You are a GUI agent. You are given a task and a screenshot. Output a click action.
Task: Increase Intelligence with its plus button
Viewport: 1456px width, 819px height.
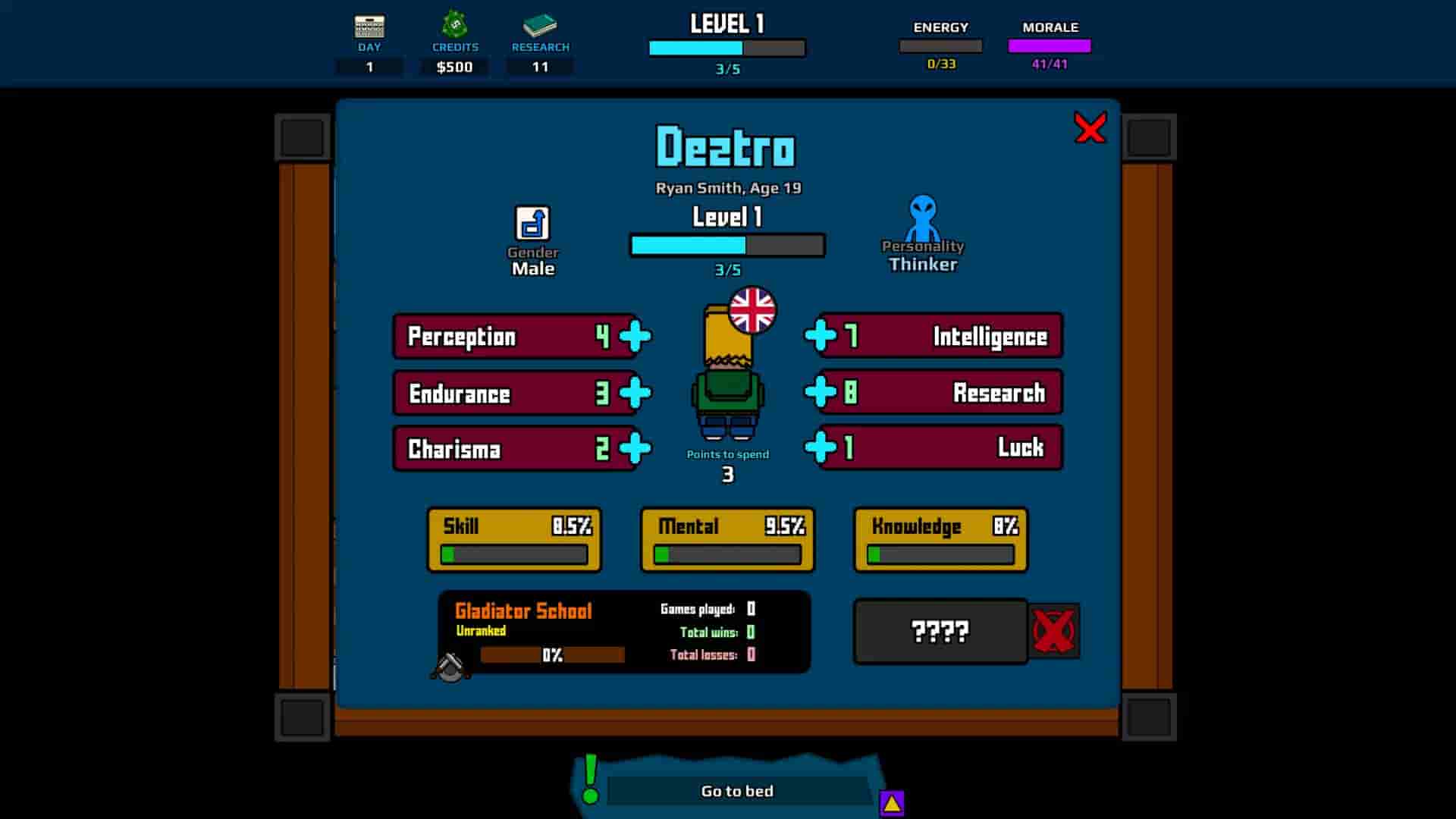click(821, 335)
